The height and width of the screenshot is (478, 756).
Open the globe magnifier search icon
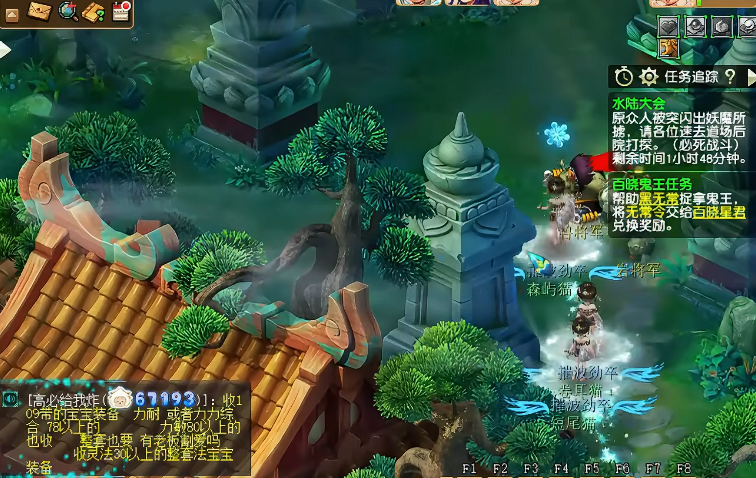[x=68, y=11]
